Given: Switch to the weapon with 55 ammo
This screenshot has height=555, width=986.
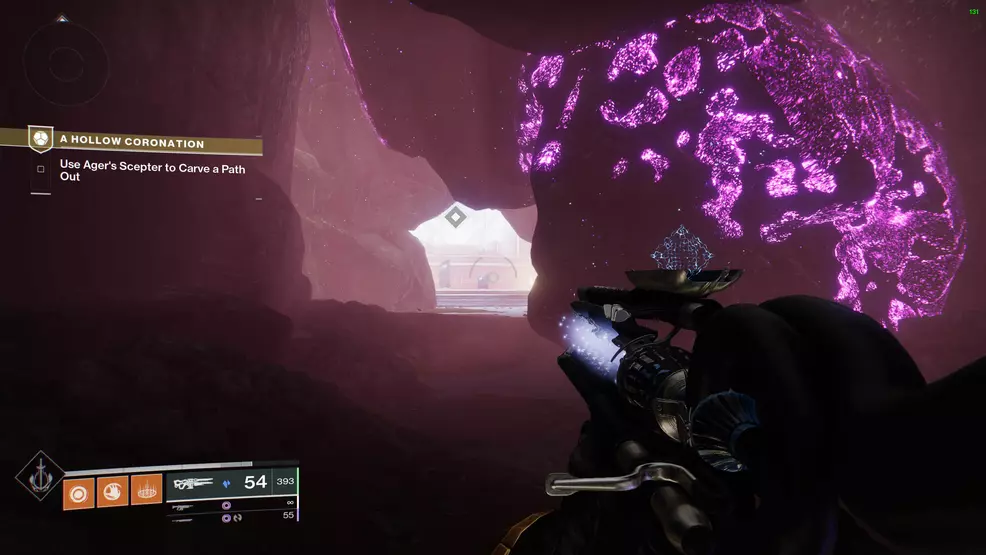Looking at the screenshot, I should point(235,517).
